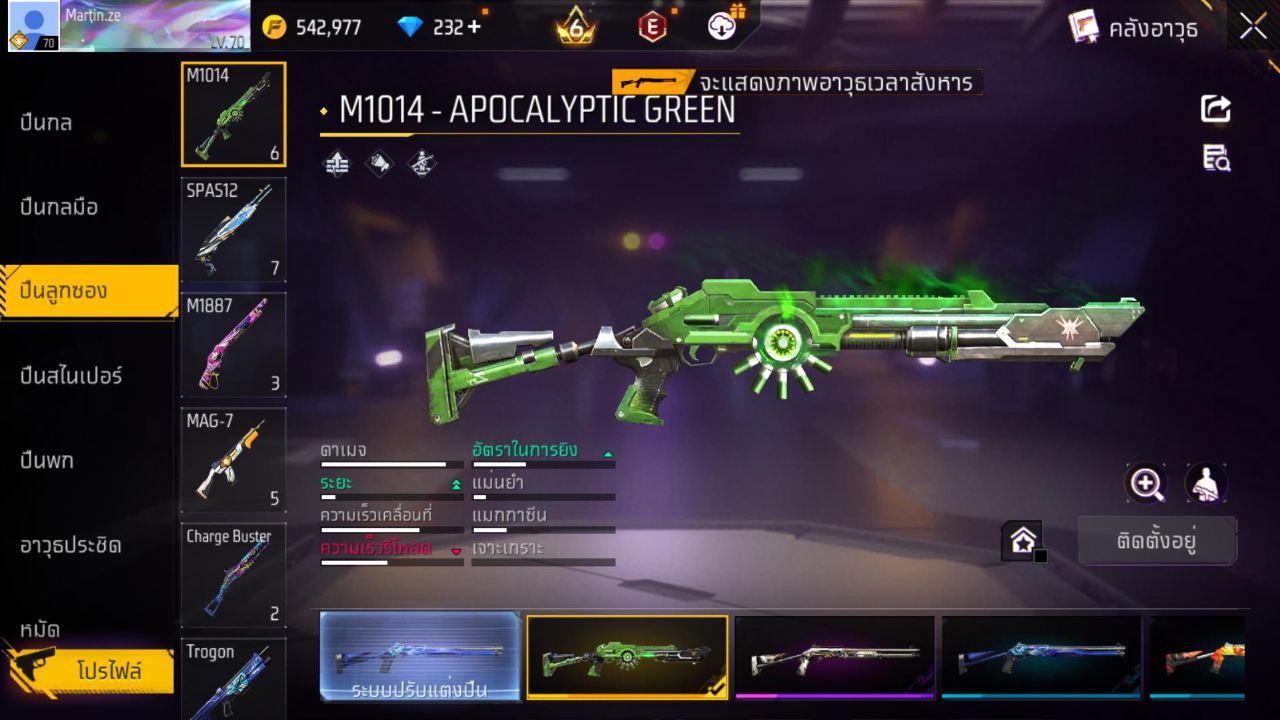The height and width of the screenshot is (720, 1280).
Task: Tap the home icon near equipped button
Action: tap(1023, 539)
